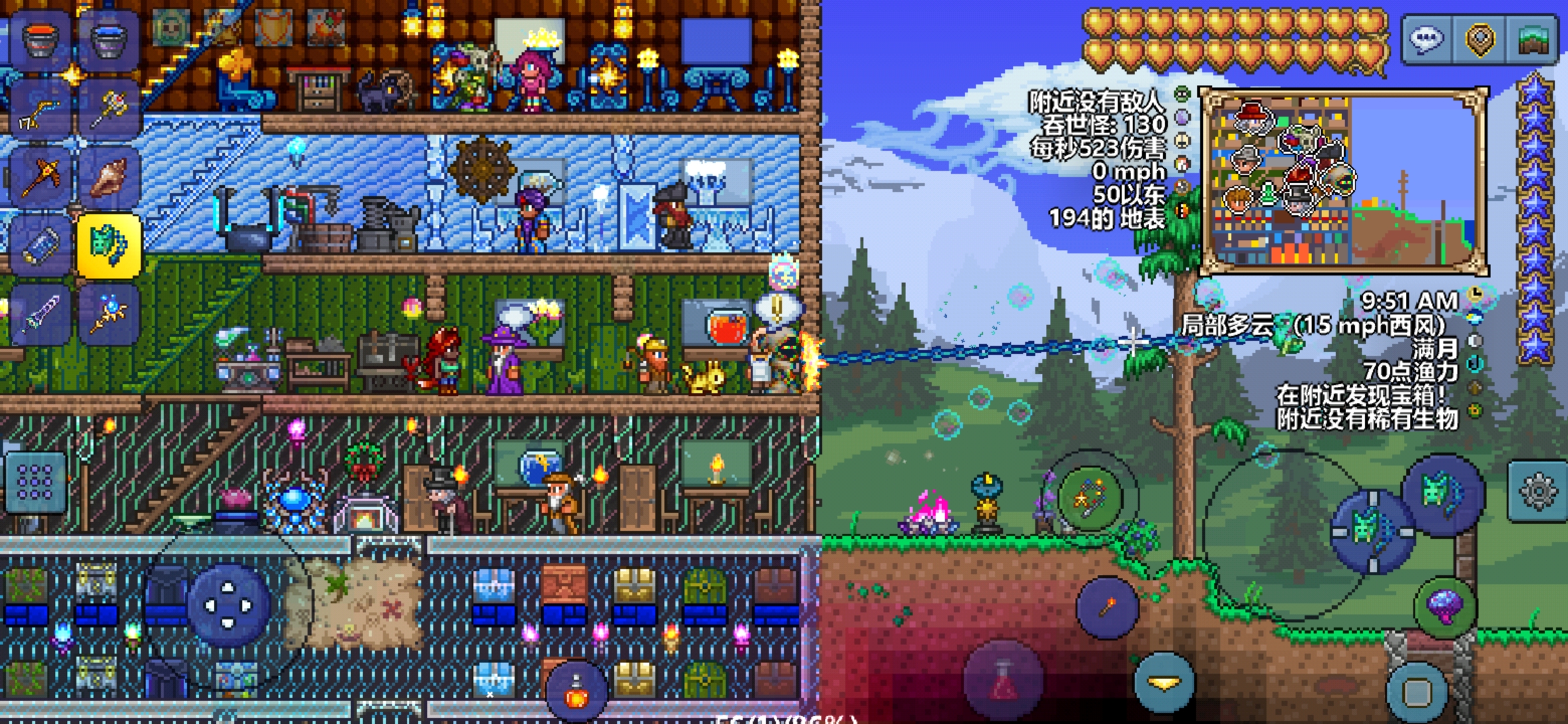Select the golden fishing rod slot
1568x724 pixels.
coord(39,109)
